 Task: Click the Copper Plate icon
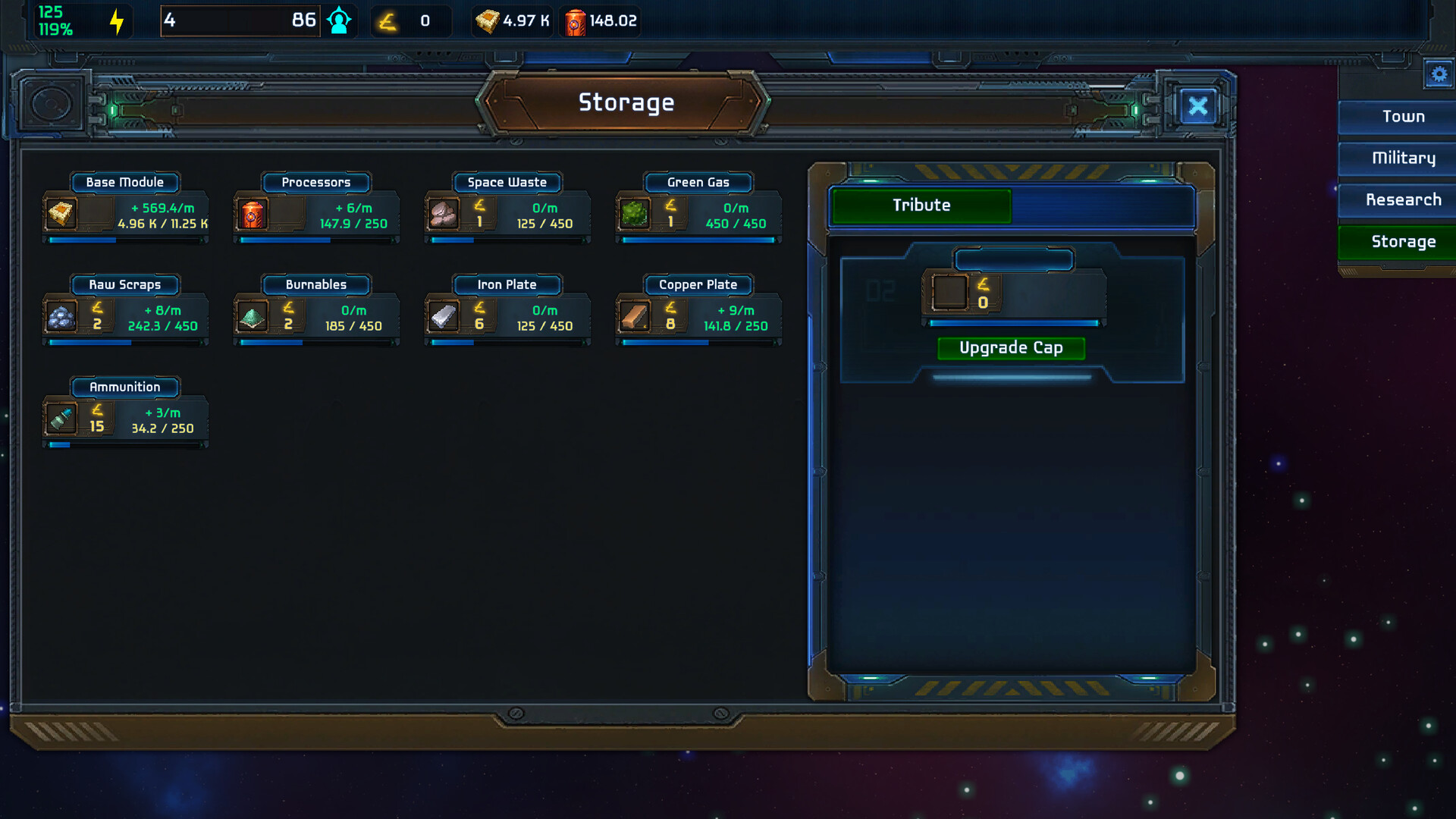635,317
